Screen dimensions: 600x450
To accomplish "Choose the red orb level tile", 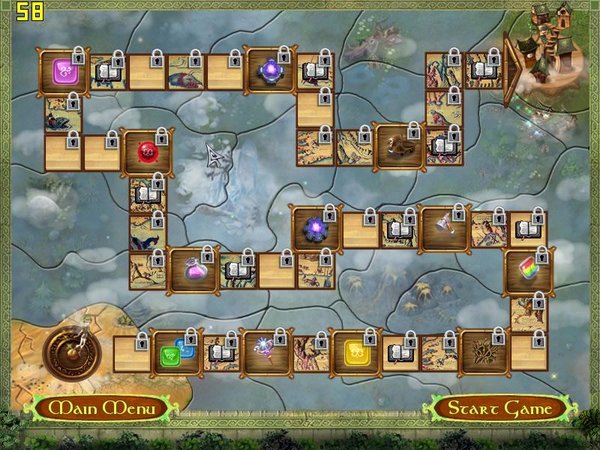I will click(x=146, y=153).
